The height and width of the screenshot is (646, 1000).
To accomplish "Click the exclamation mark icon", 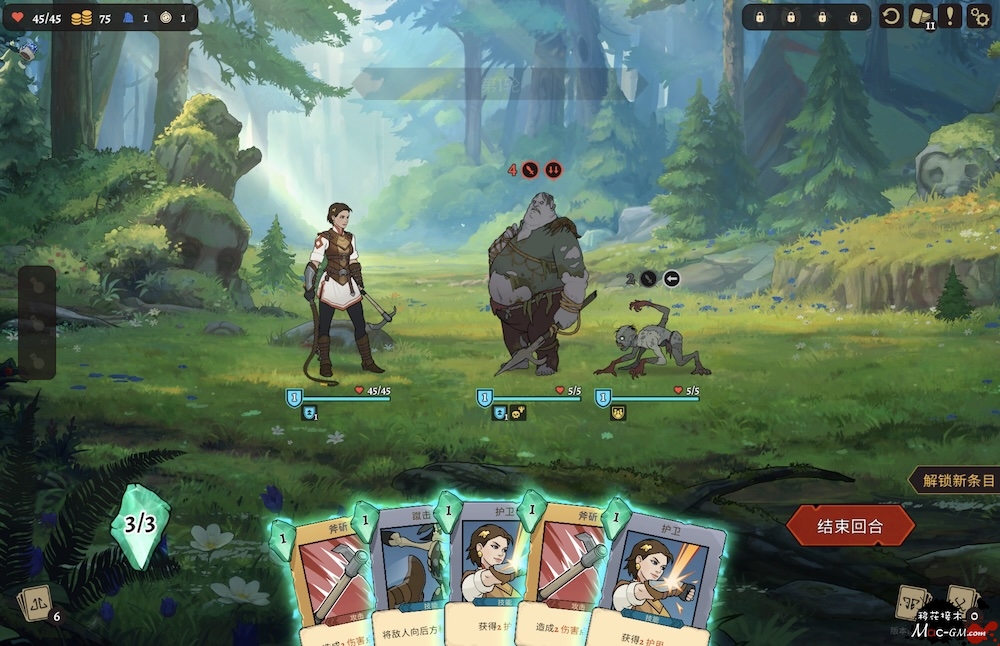I will click(x=950, y=16).
